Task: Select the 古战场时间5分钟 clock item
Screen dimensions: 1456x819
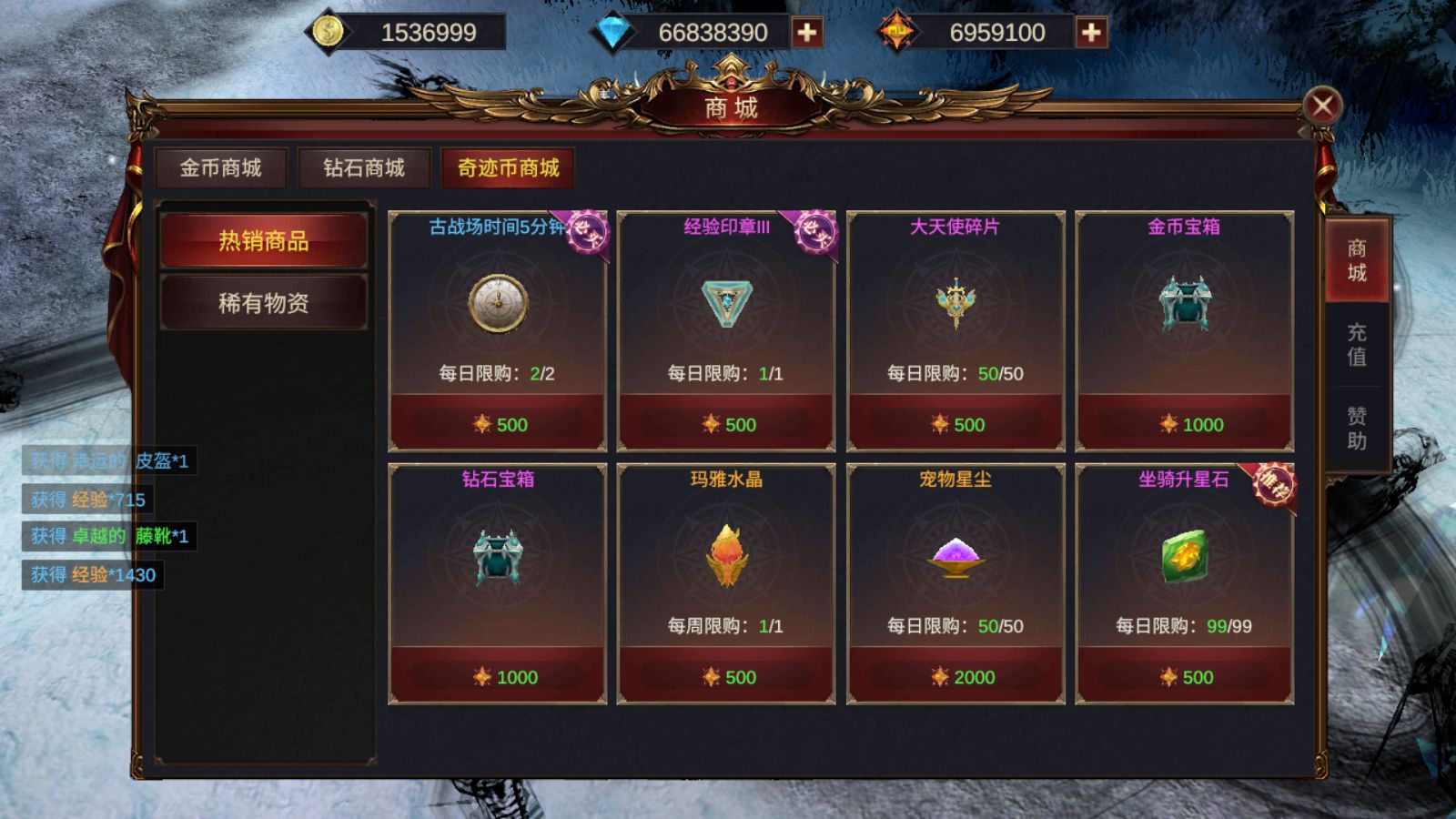Action: click(x=498, y=304)
